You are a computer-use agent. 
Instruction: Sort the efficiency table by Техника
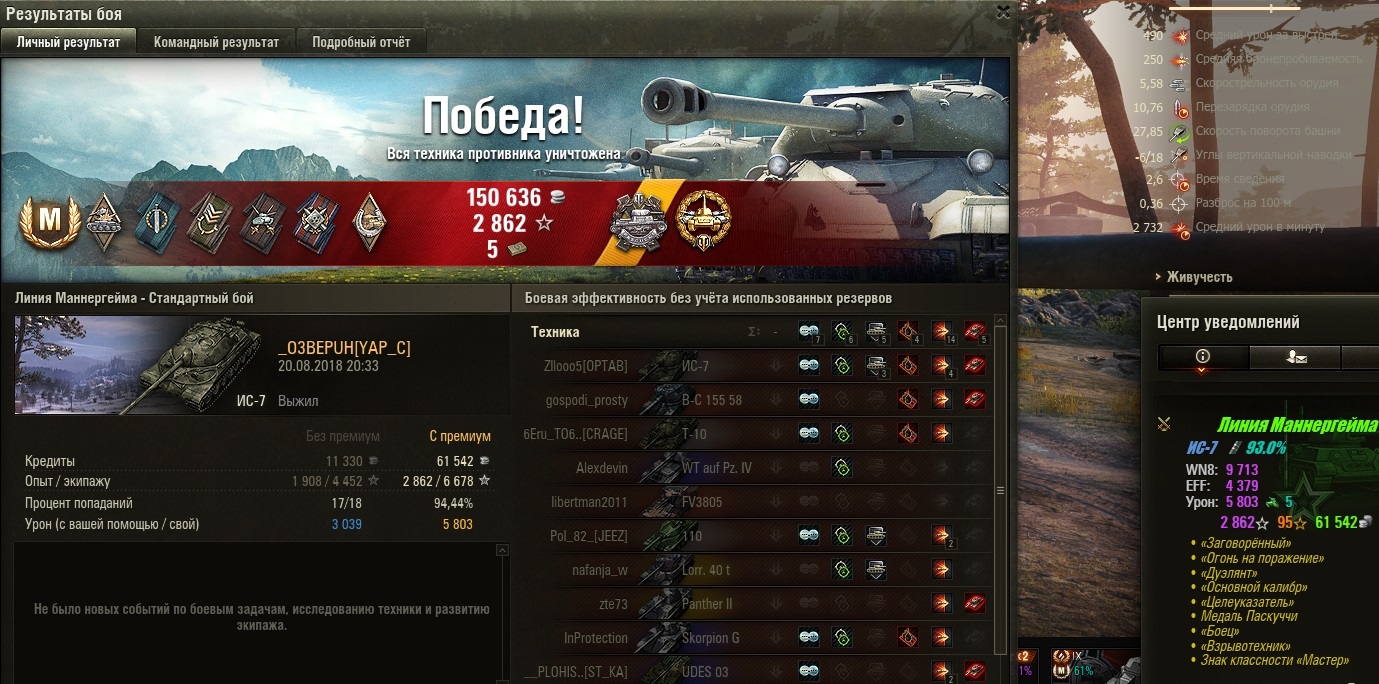pos(555,332)
